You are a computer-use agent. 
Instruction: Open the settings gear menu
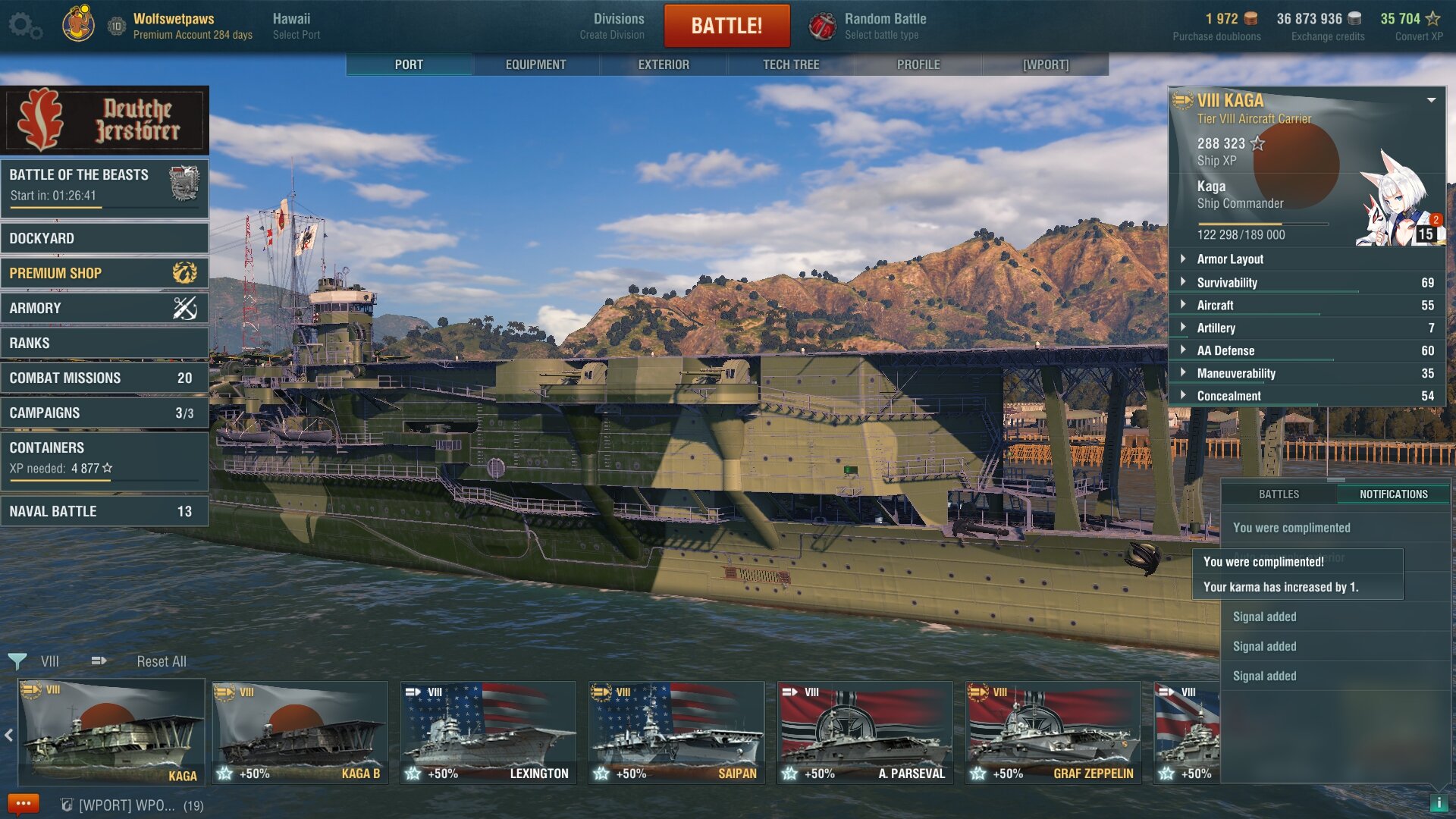pyautogui.click(x=24, y=26)
